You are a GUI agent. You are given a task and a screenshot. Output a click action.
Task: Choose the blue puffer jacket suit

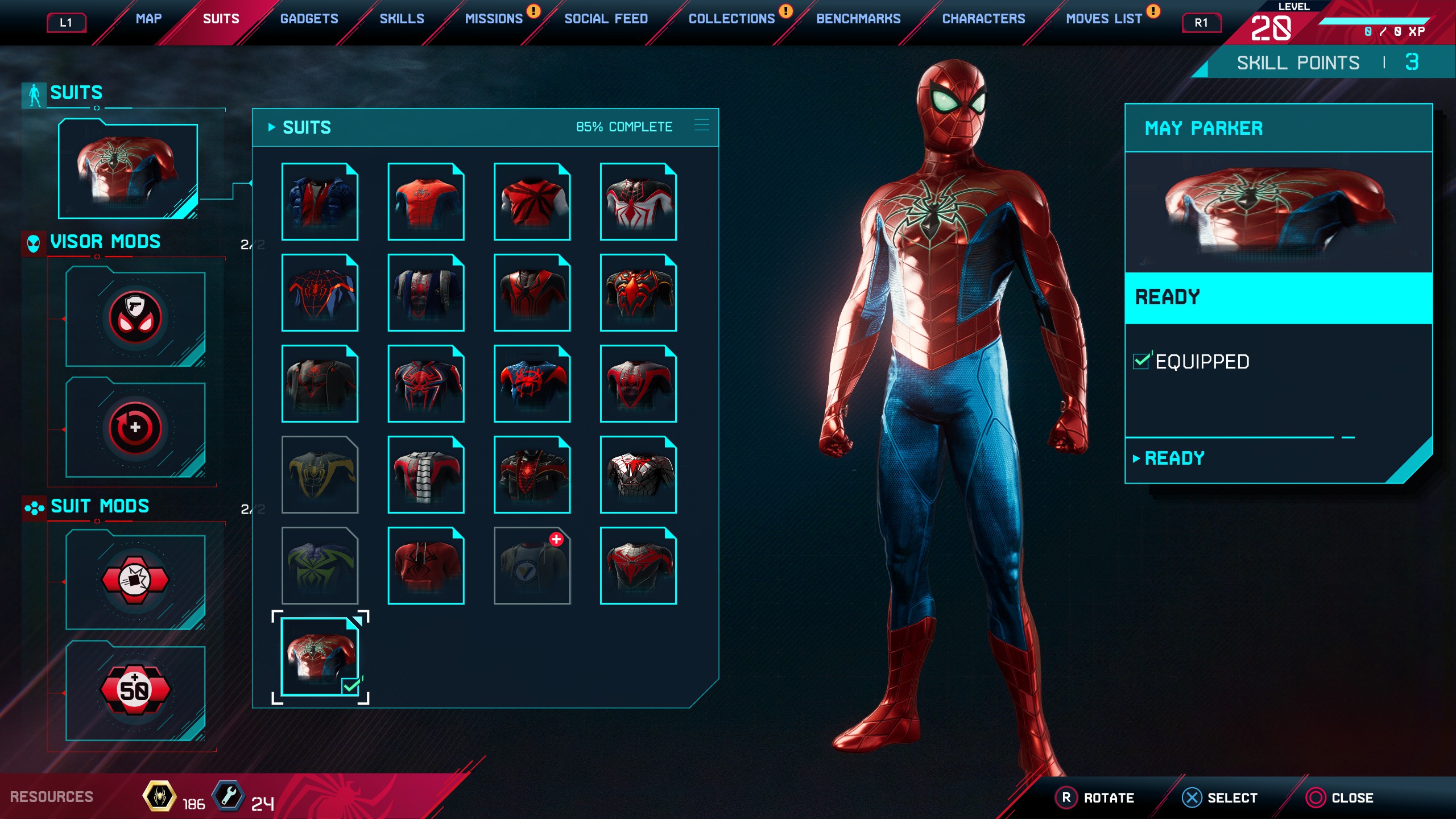320,202
